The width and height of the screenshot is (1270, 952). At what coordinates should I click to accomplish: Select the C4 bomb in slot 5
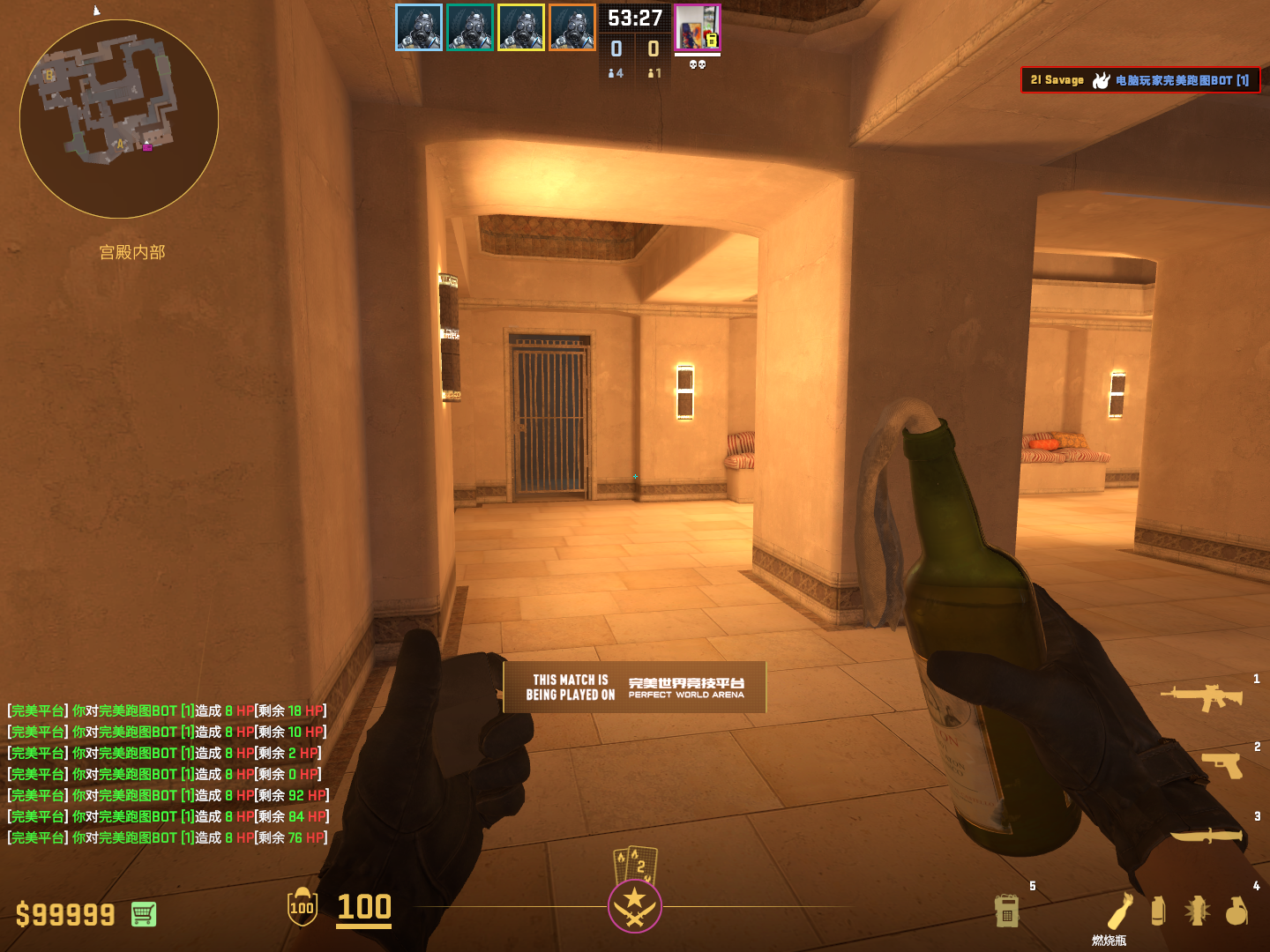point(1006,911)
